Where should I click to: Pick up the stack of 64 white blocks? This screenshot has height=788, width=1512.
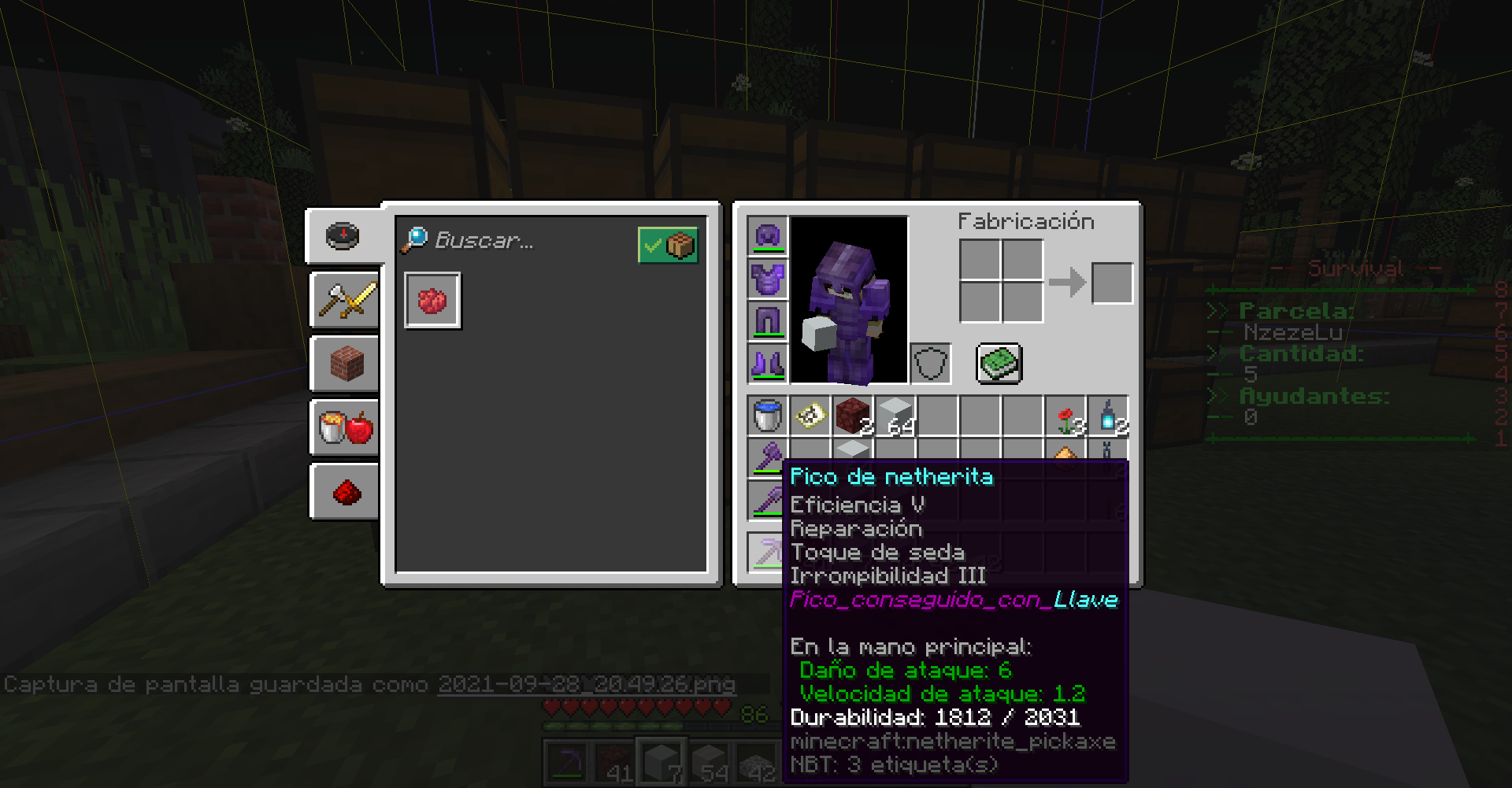(895, 416)
